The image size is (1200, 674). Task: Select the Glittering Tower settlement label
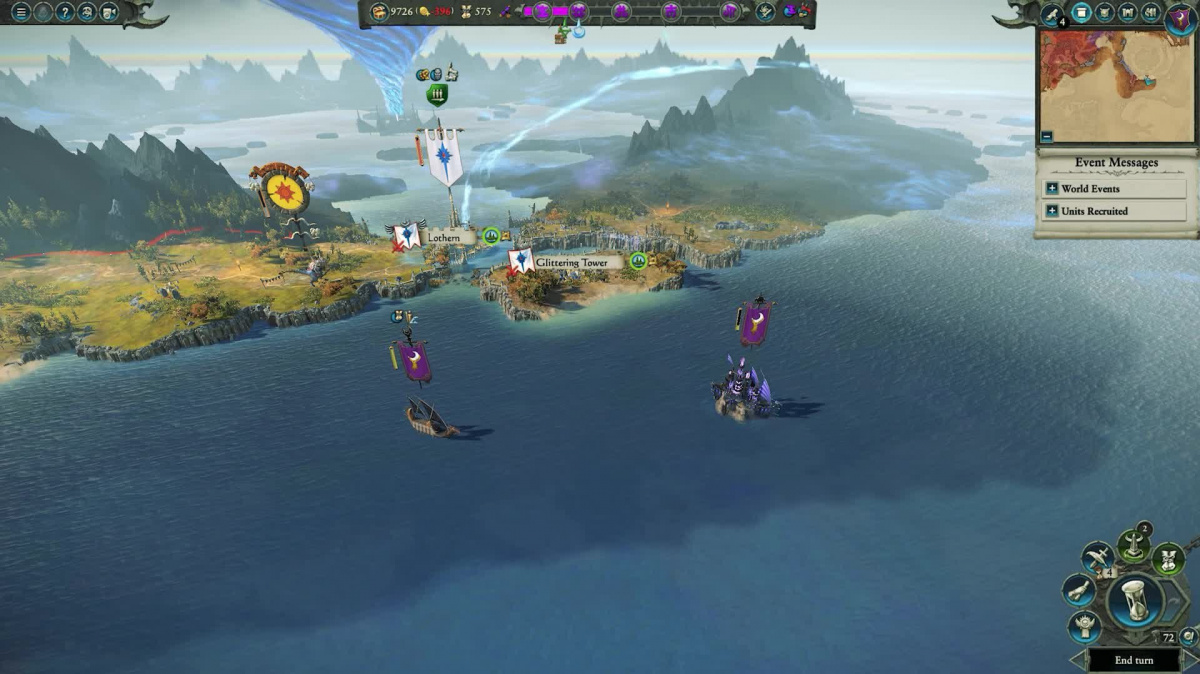pos(571,262)
